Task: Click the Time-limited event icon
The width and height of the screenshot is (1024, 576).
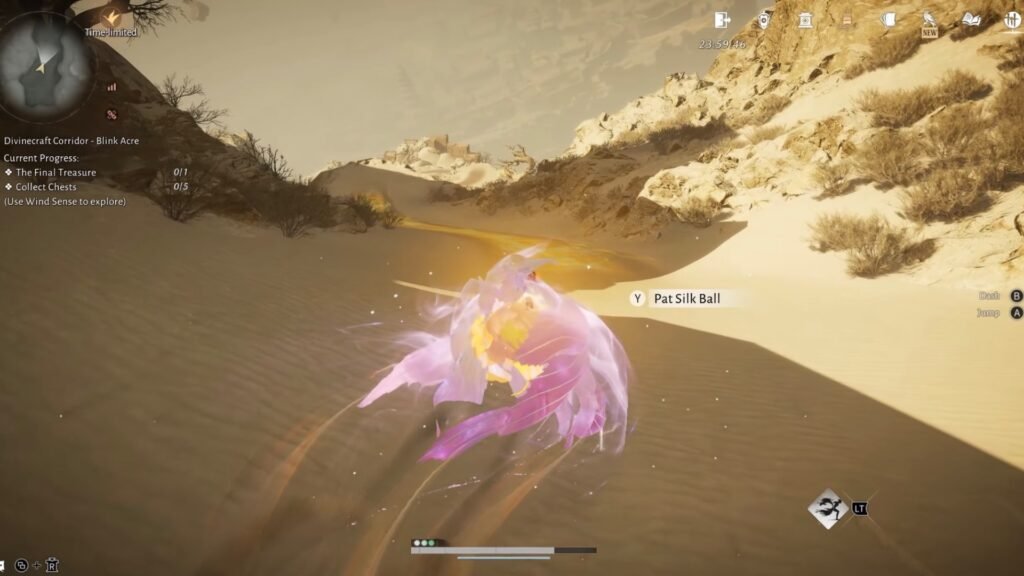Action: (x=111, y=17)
